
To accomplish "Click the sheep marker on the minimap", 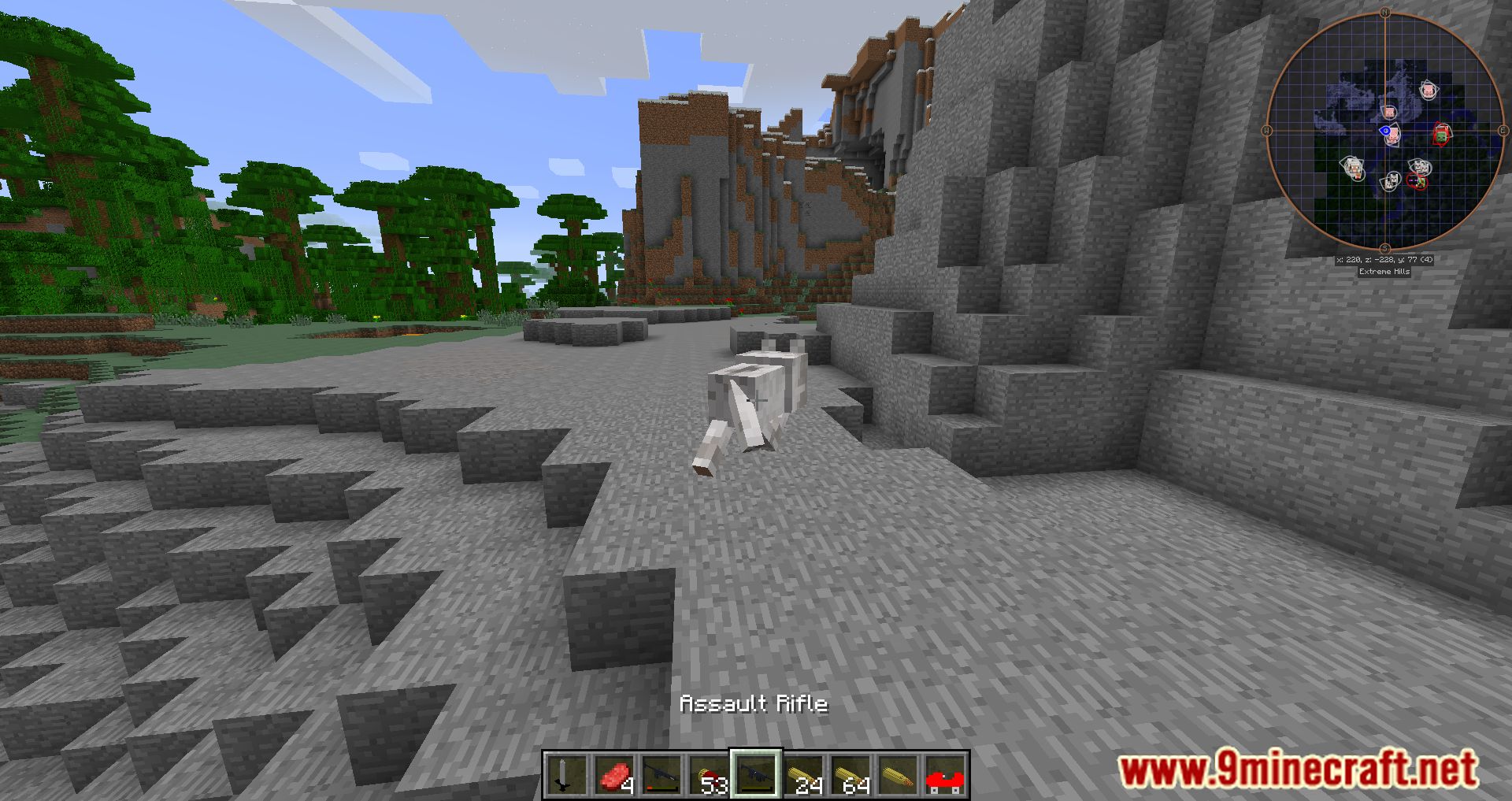I will 1353,166.
